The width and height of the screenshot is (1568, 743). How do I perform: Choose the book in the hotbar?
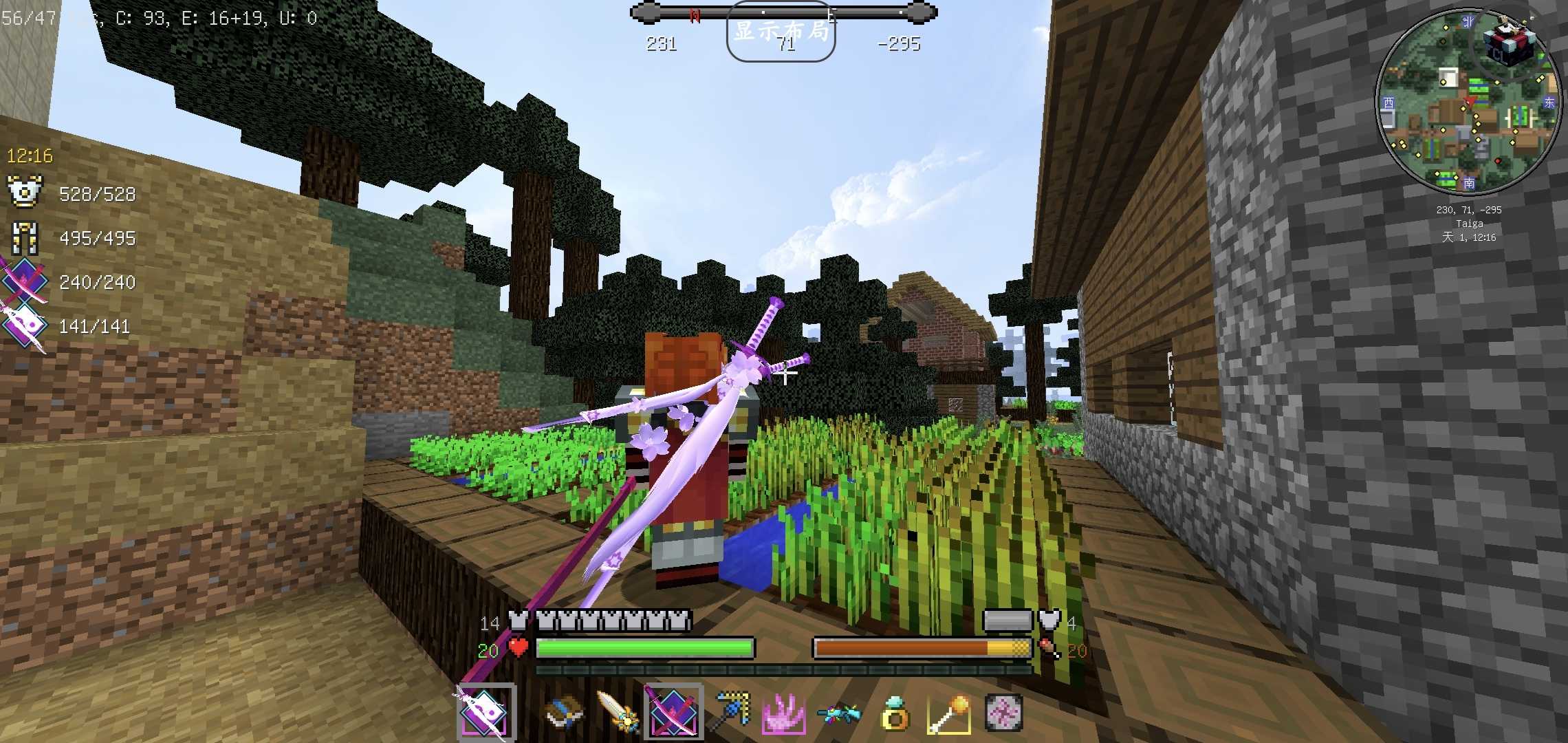click(565, 713)
